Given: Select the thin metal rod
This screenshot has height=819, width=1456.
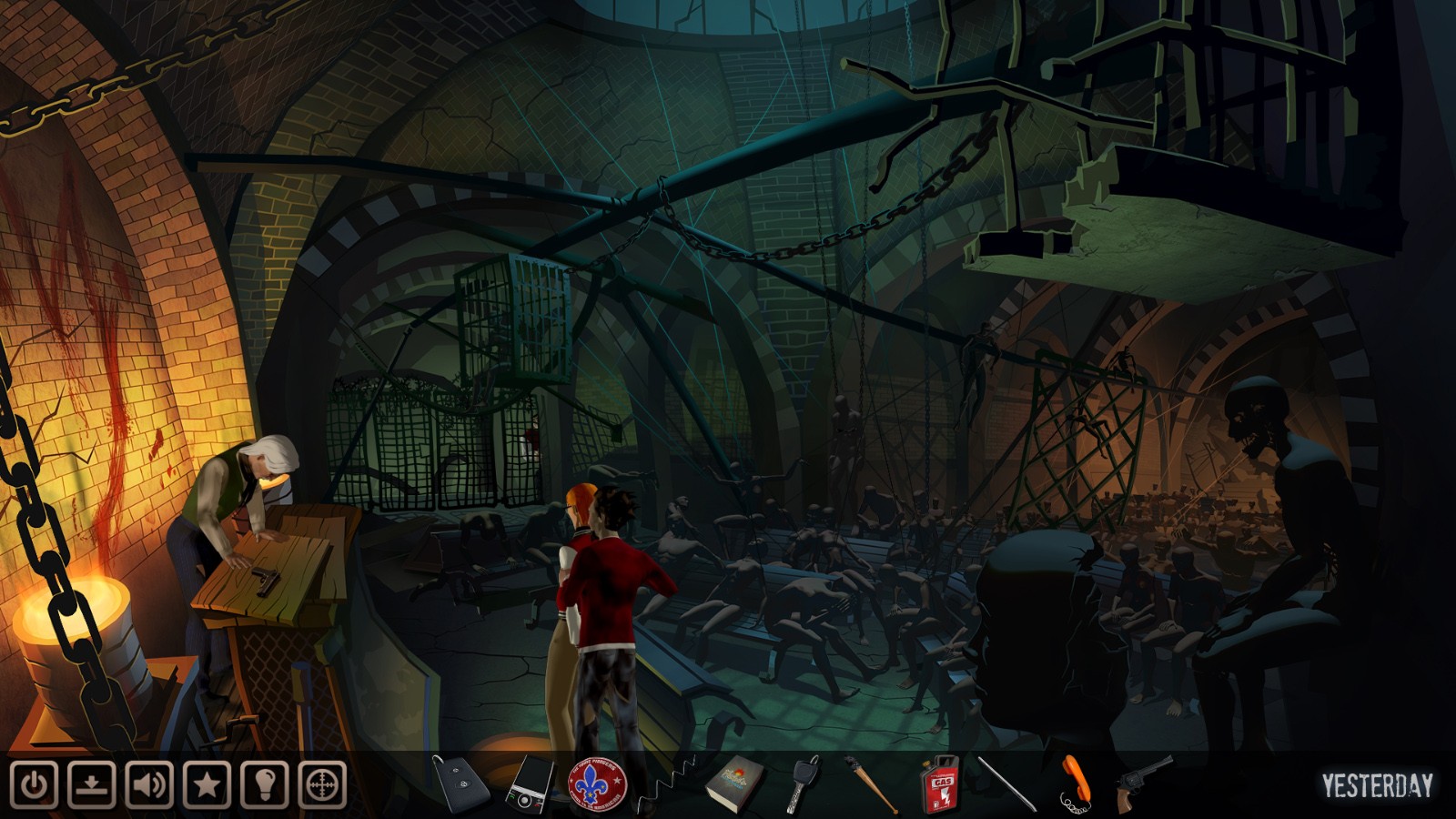Looking at the screenshot, I should (1006, 784).
